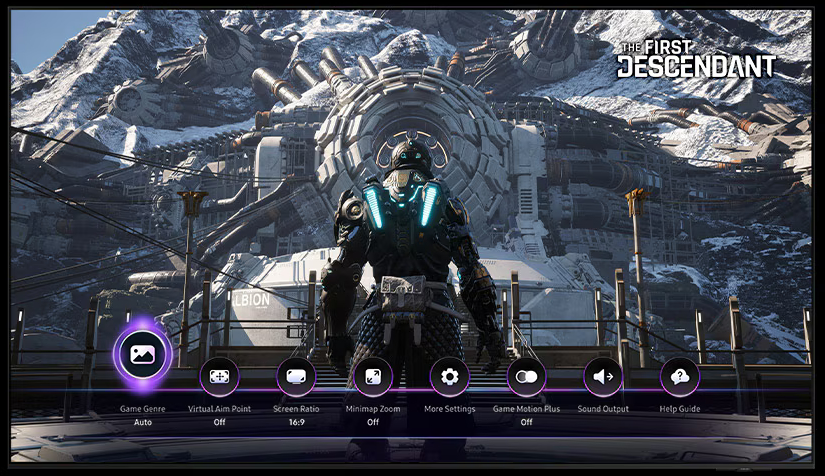Toggle the Virtual Aim Point setting
The image size is (825, 476).
point(220,377)
